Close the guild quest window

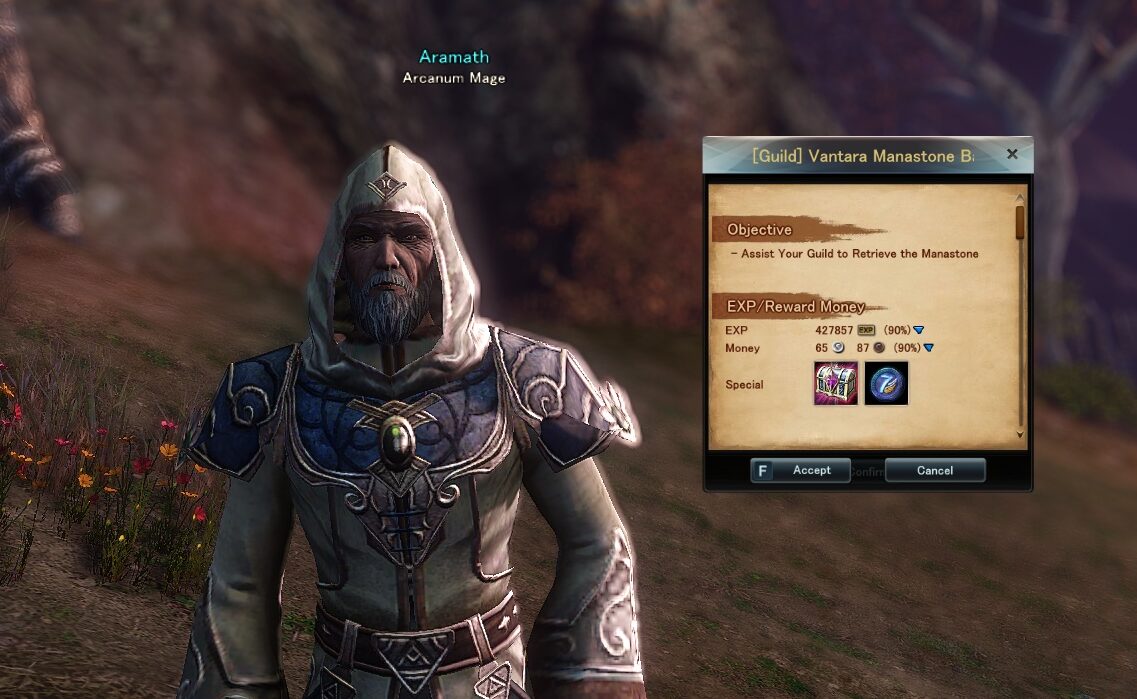click(x=1012, y=154)
